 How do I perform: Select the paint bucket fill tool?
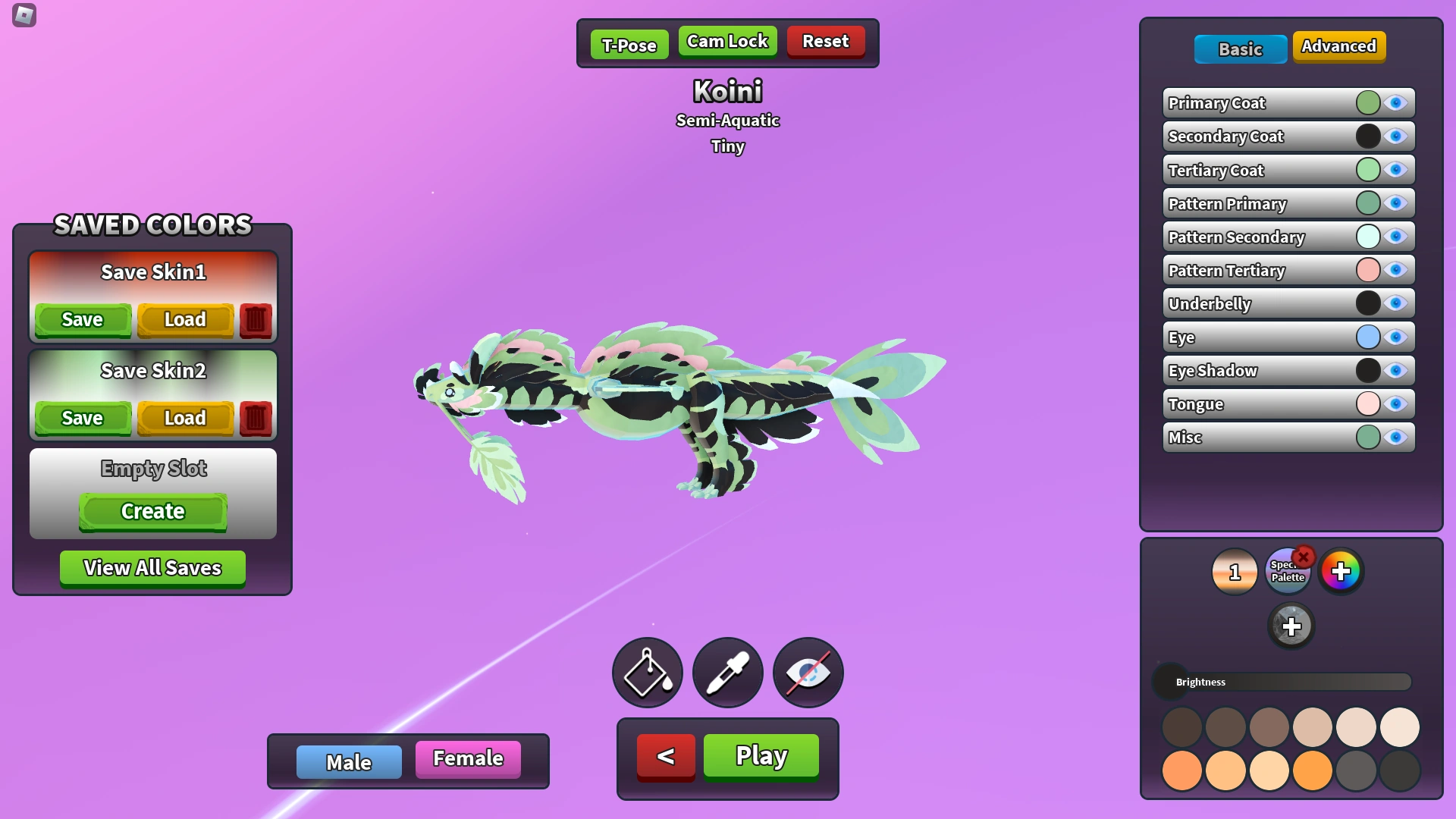point(647,672)
